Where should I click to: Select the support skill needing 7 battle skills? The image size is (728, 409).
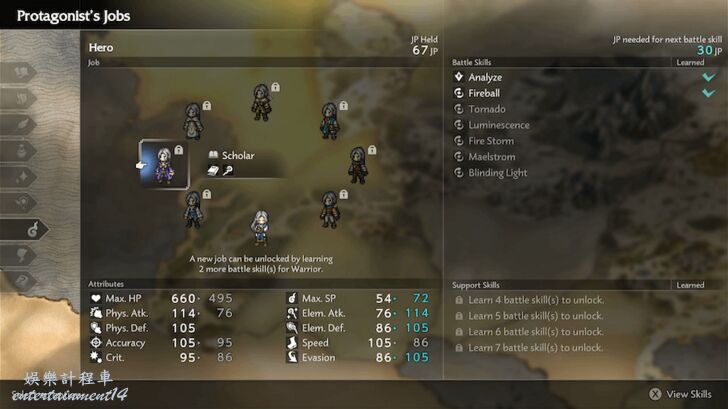click(536, 348)
